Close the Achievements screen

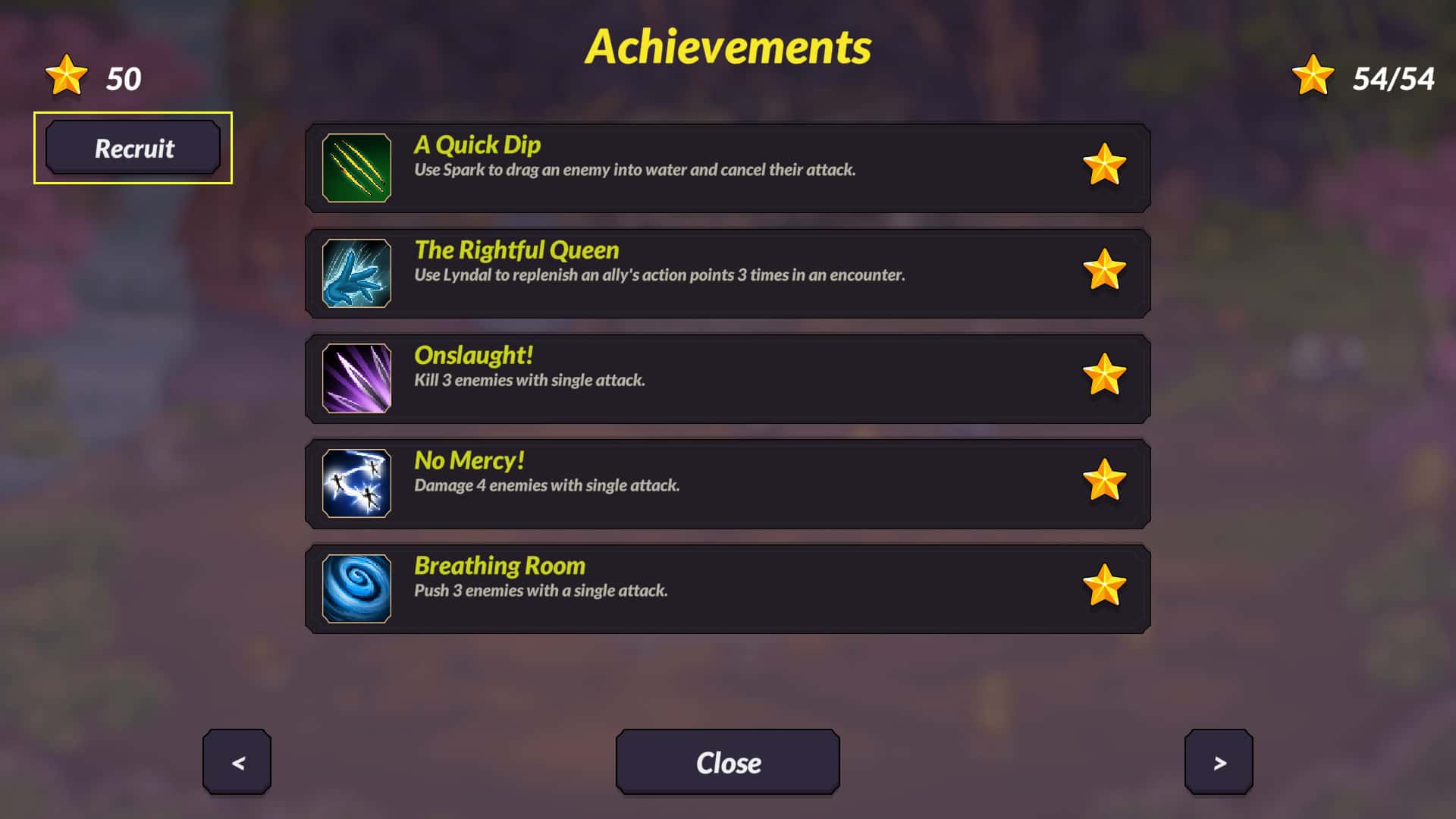(x=728, y=762)
